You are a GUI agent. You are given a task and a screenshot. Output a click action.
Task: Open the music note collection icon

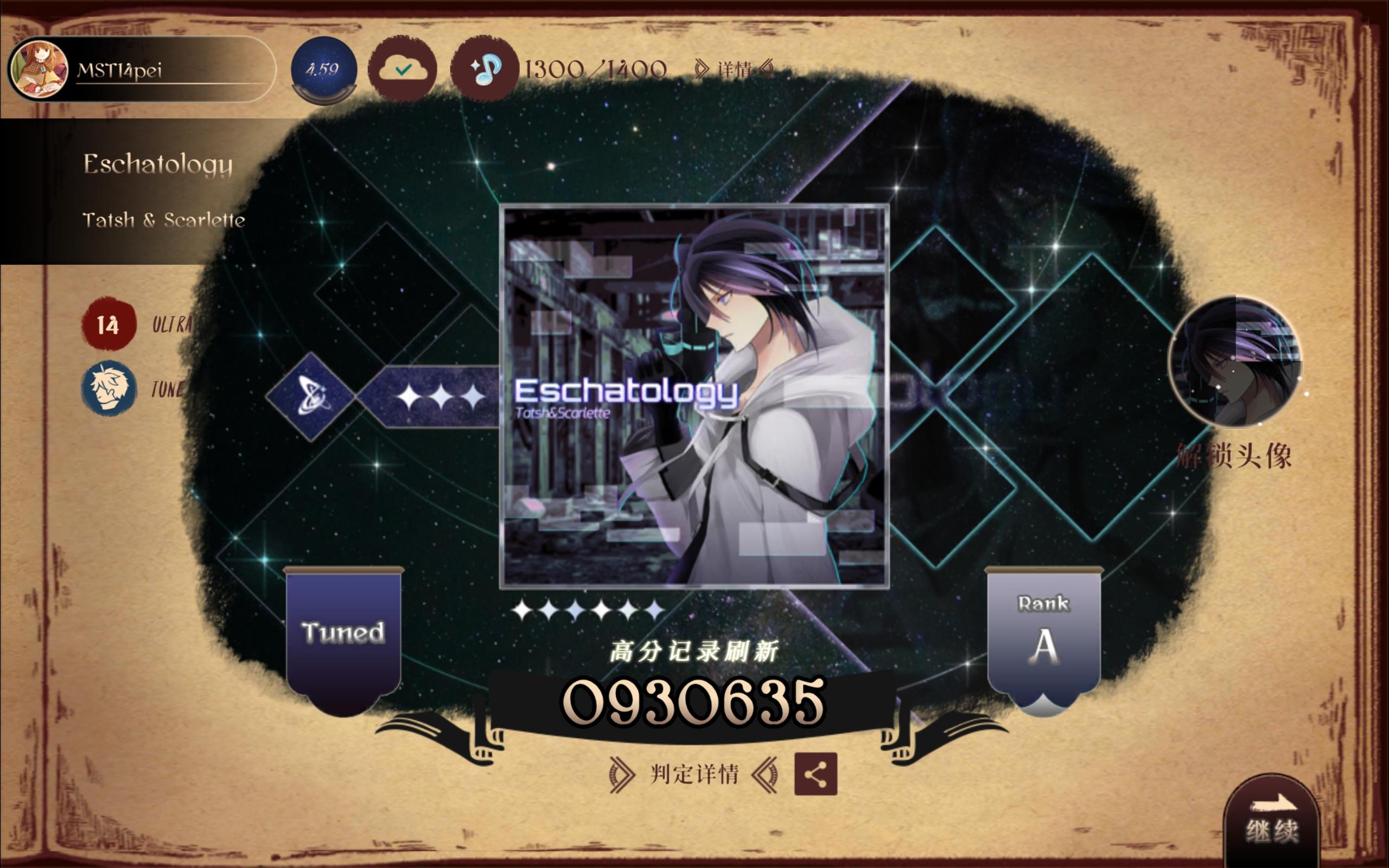484,69
